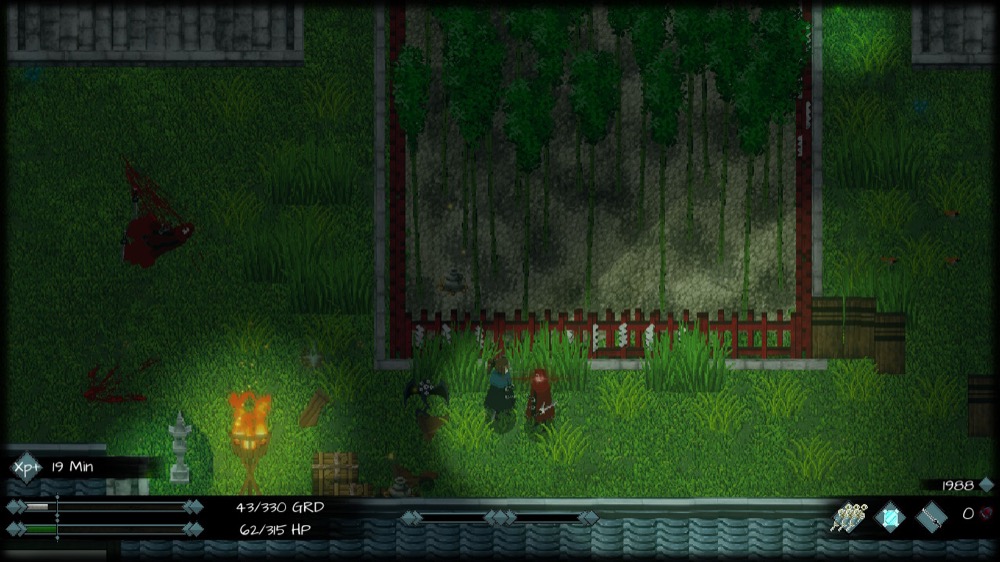Screen dimensions: 1000x562
Task: Select the chain weapon slot
Action: [931, 517]
